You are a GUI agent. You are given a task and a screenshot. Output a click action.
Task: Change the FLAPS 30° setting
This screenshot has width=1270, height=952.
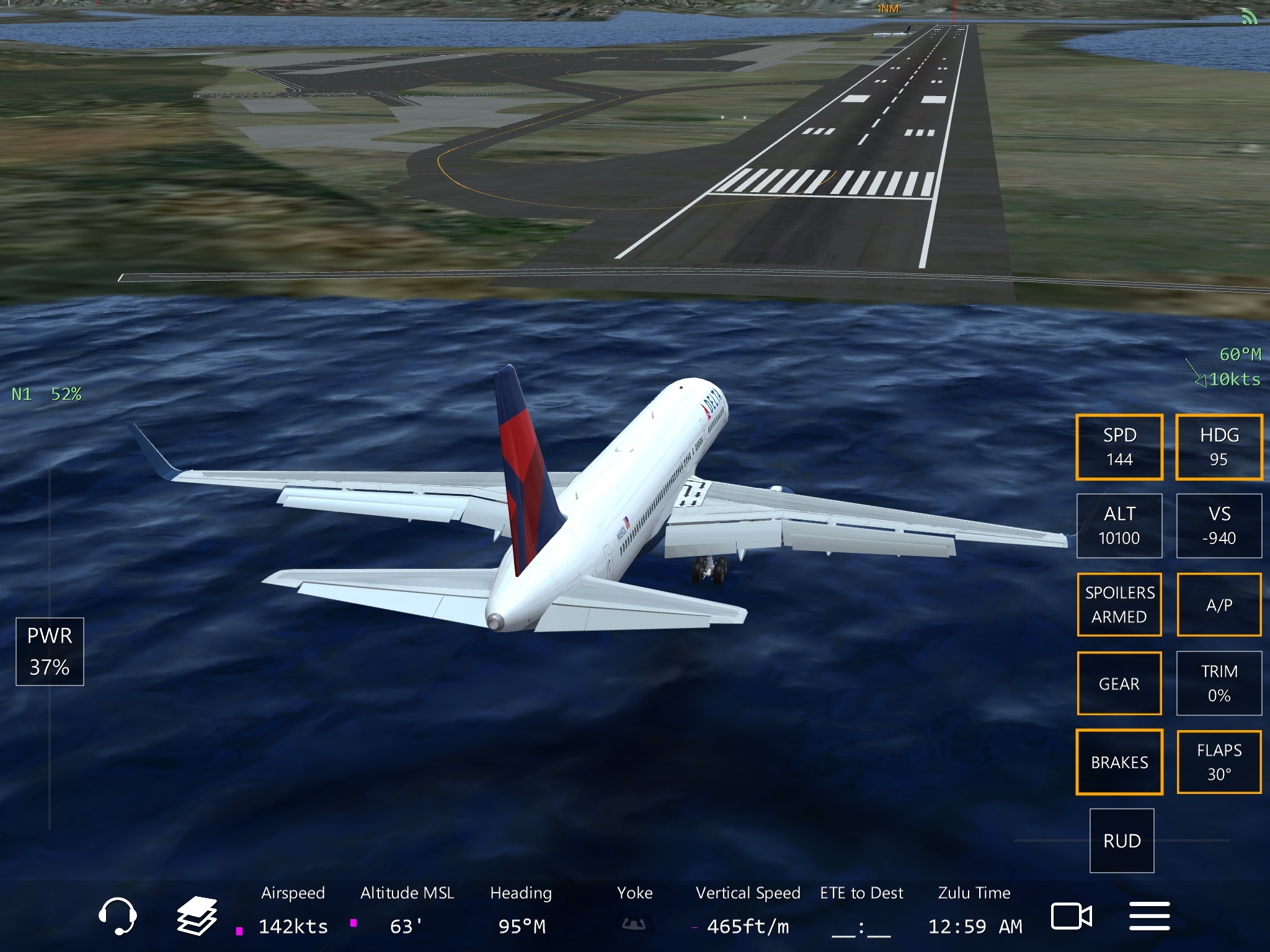click(1219, 762)
